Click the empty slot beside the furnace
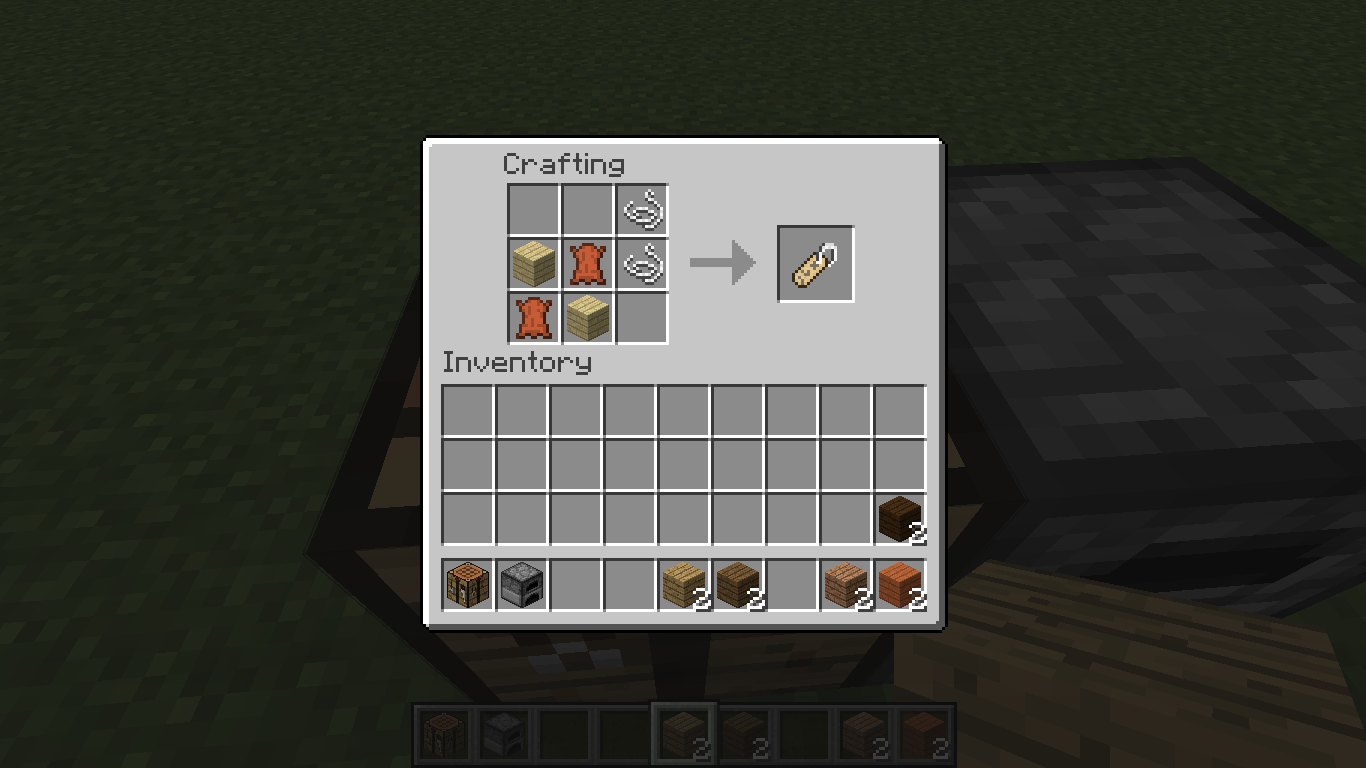Viewport: 1366px width, 768px height. coord(574,585)
